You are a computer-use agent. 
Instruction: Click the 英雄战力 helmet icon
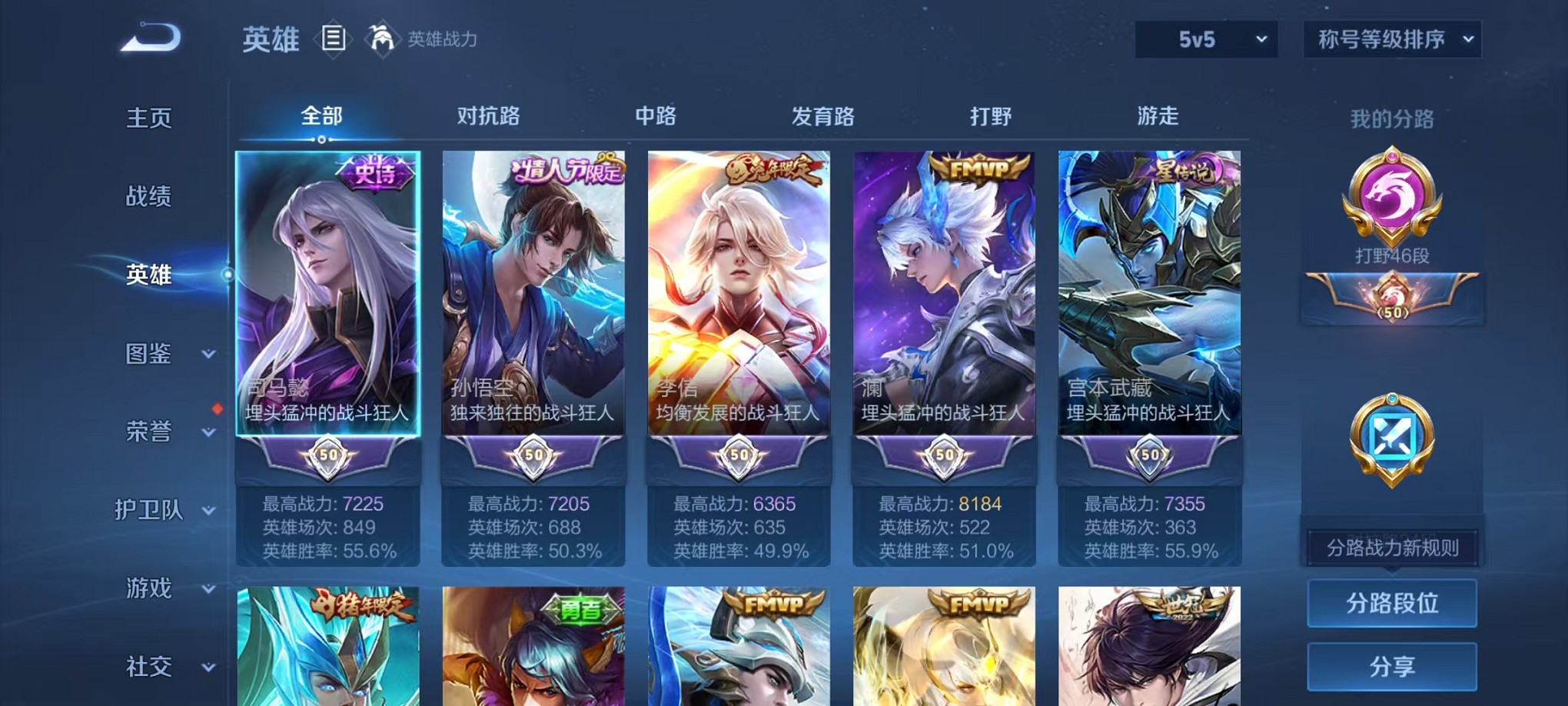coord(381,37)
